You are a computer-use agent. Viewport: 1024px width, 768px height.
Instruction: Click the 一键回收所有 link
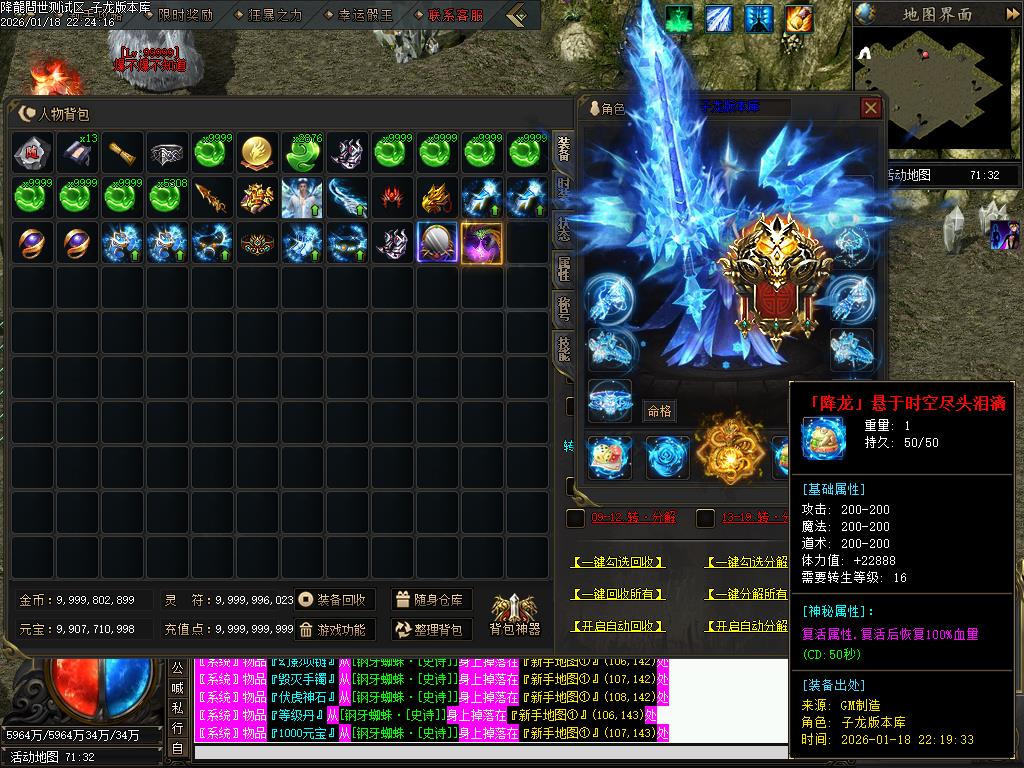click(618, 594)
